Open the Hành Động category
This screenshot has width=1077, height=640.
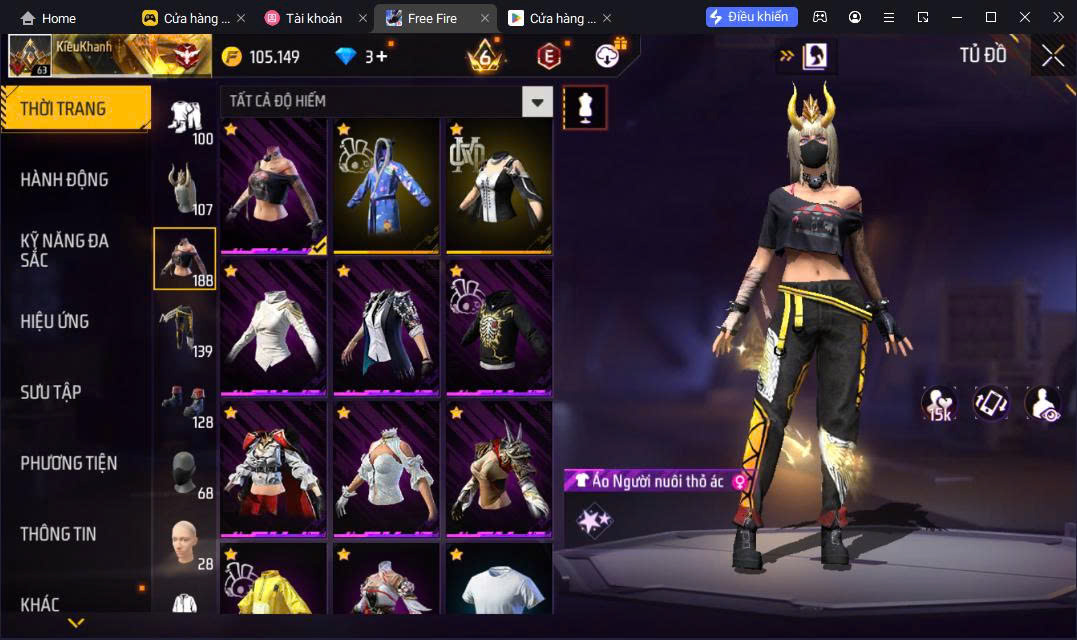[x=65, y=180]
